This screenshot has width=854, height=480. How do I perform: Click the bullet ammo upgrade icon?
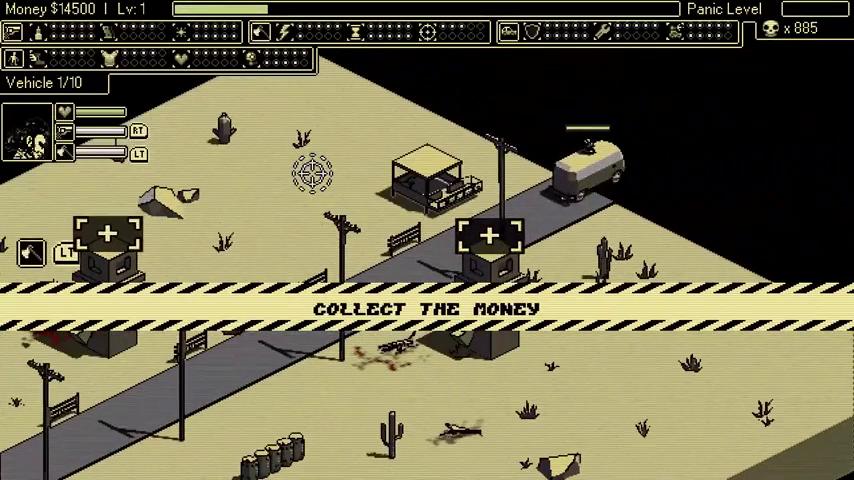point(39,33)
